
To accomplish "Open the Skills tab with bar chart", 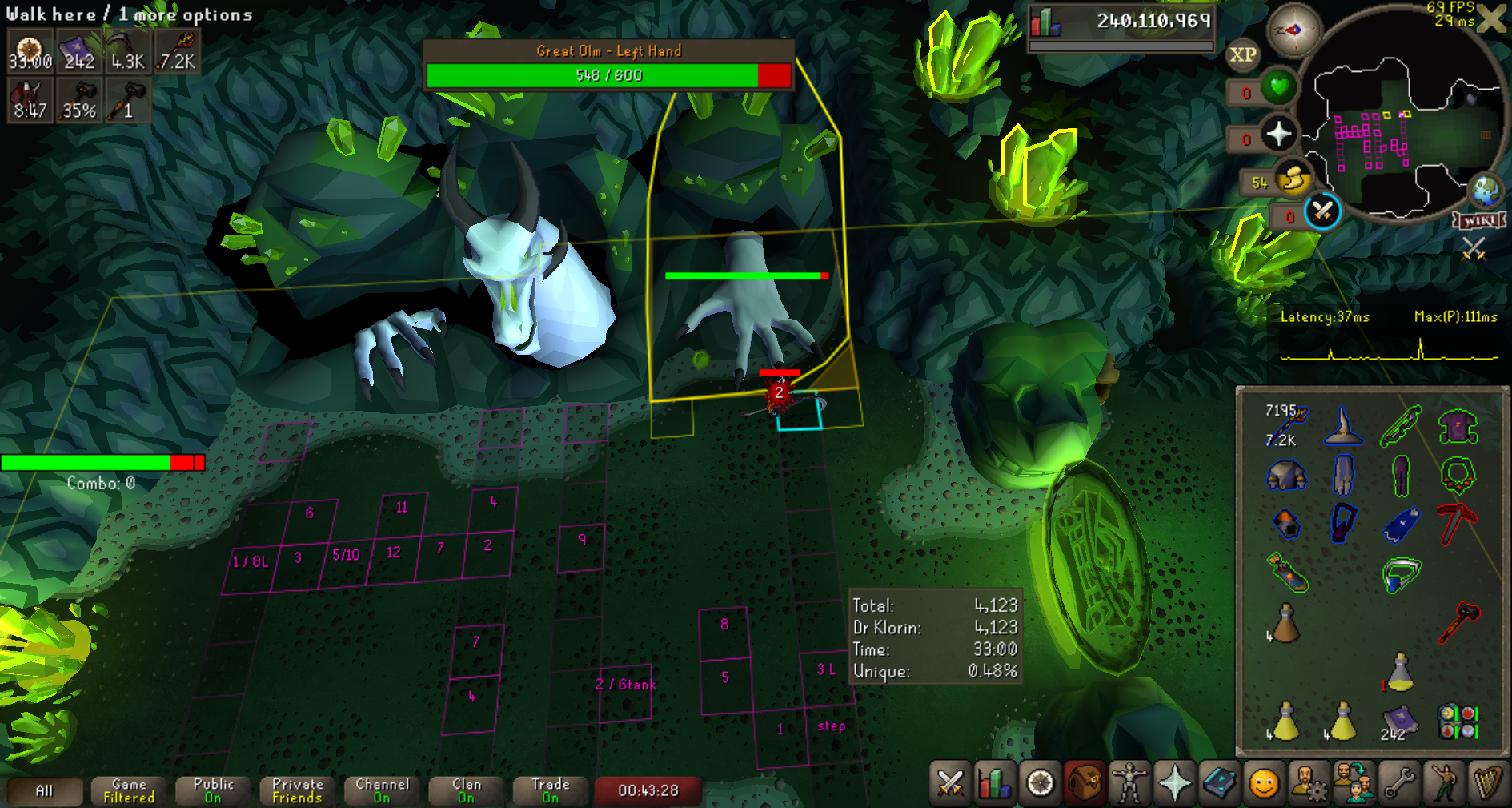I will tap(995, 782).
